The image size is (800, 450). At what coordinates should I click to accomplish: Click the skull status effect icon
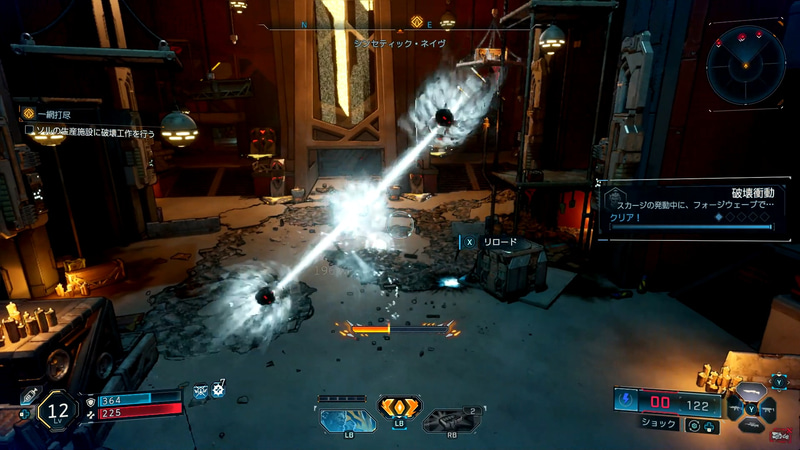click(200, 392)
